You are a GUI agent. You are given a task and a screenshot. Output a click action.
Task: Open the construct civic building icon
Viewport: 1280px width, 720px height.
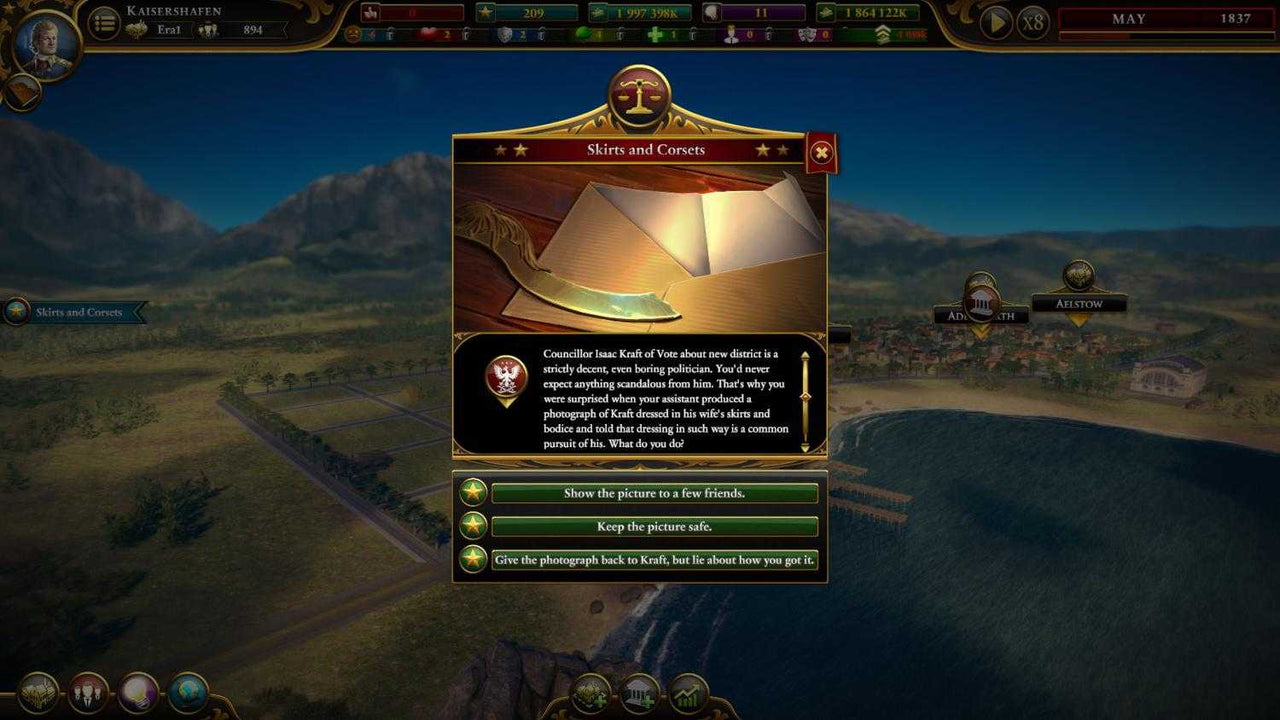[x=640, y=691]
